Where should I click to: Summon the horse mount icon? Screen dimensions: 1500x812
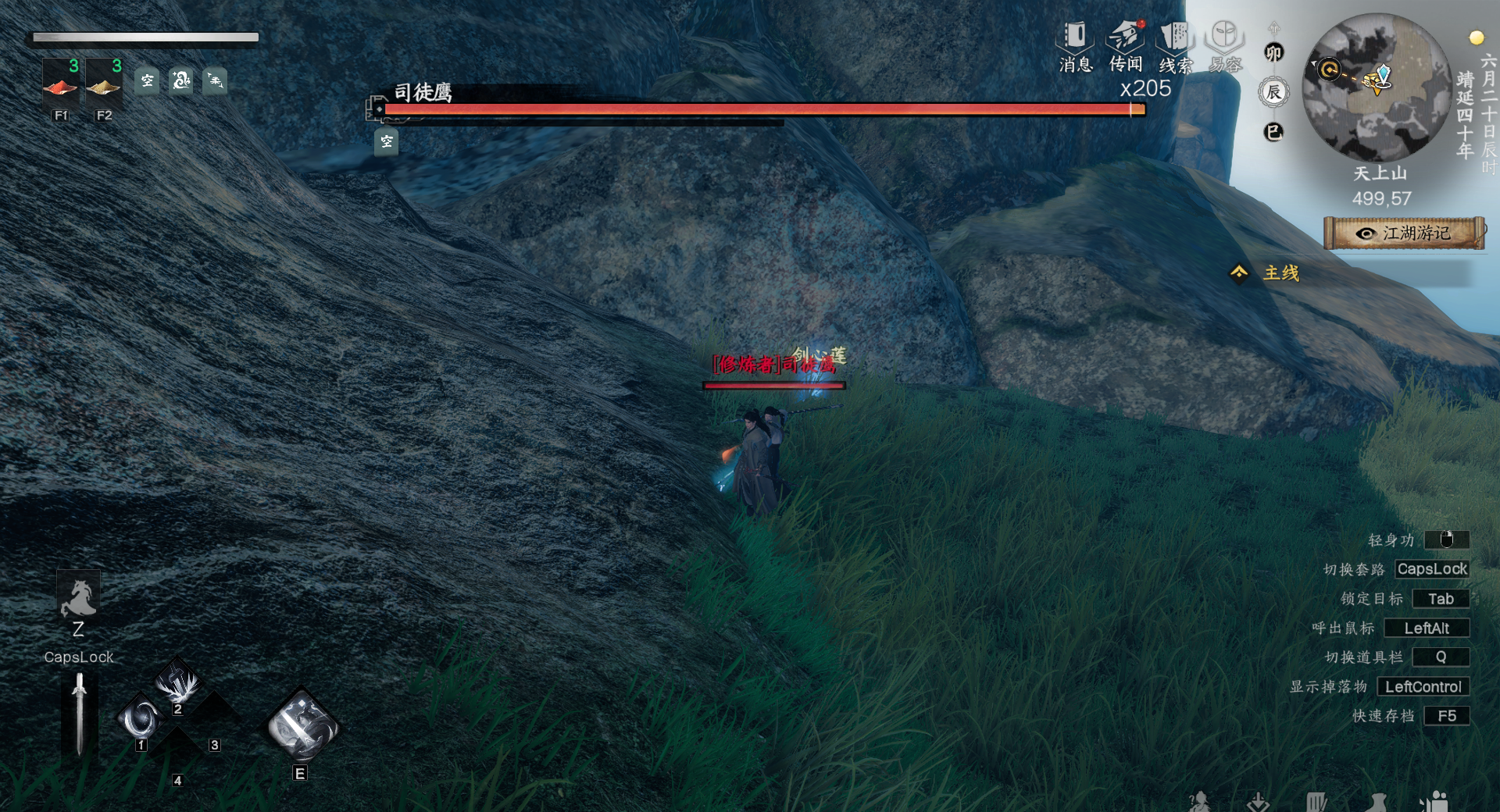(x=78, y=597)
